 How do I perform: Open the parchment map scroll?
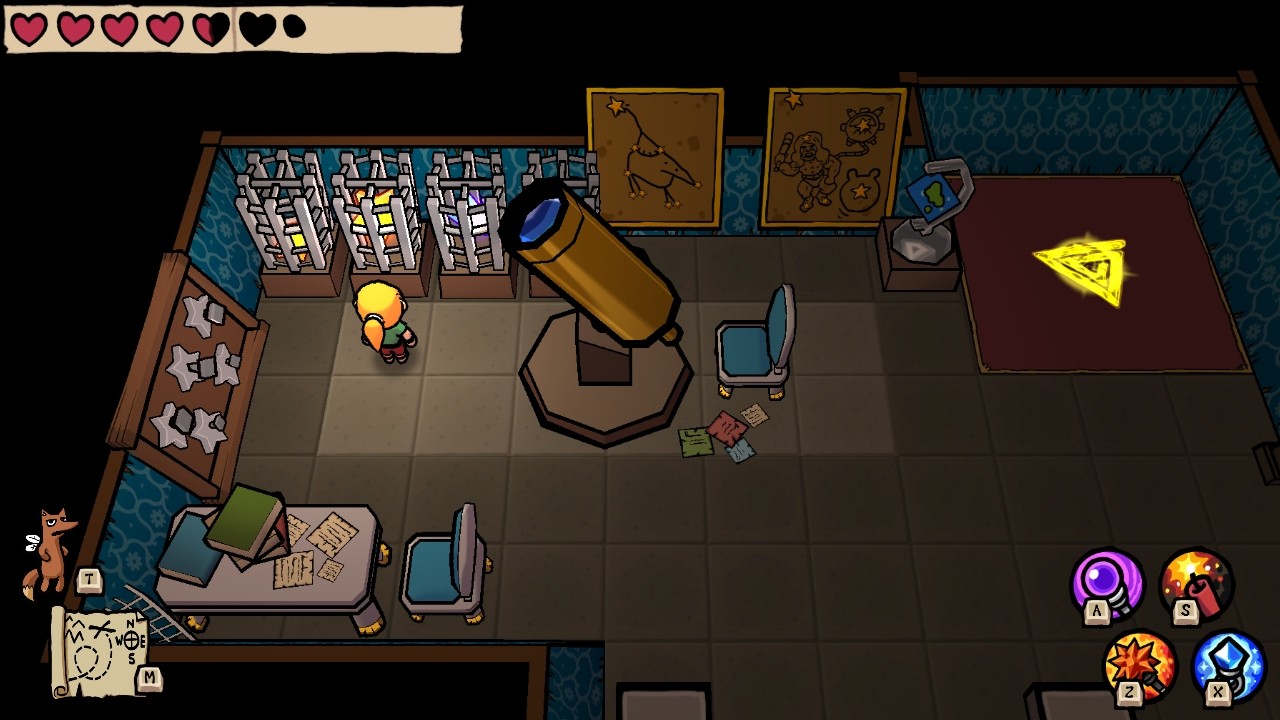98,653
